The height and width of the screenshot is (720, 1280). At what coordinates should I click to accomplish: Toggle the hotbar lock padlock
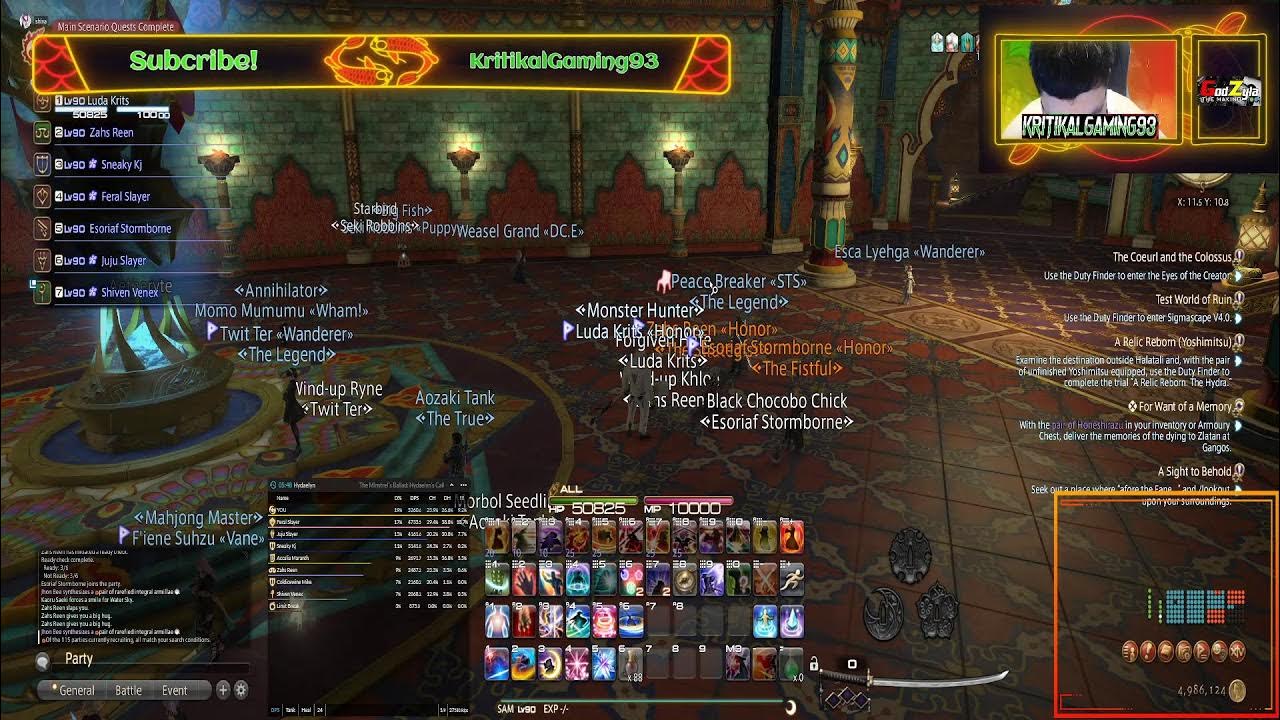coord(815,665)
